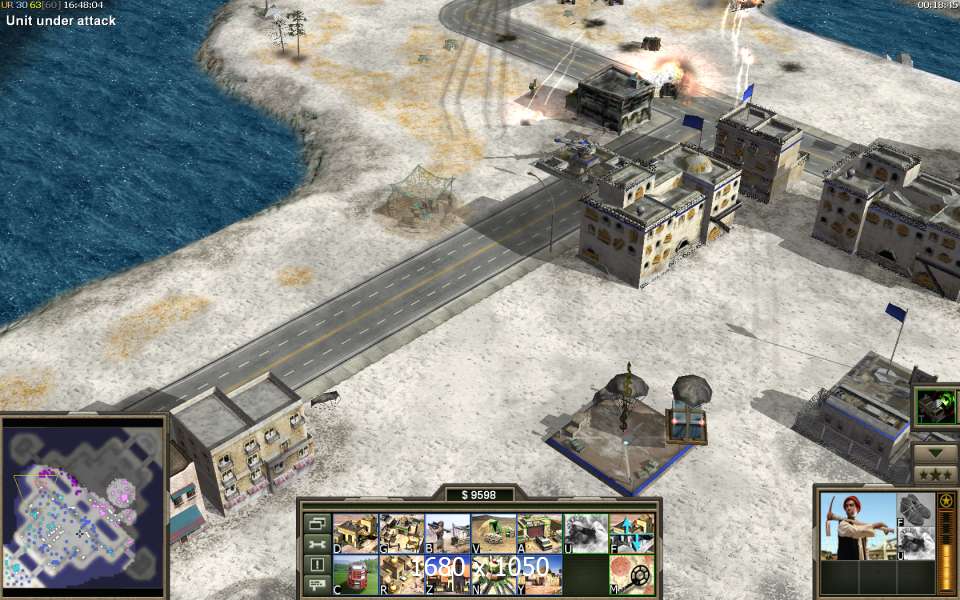
Task: Pick the build icon labeled Z
Action: [447, 574]
